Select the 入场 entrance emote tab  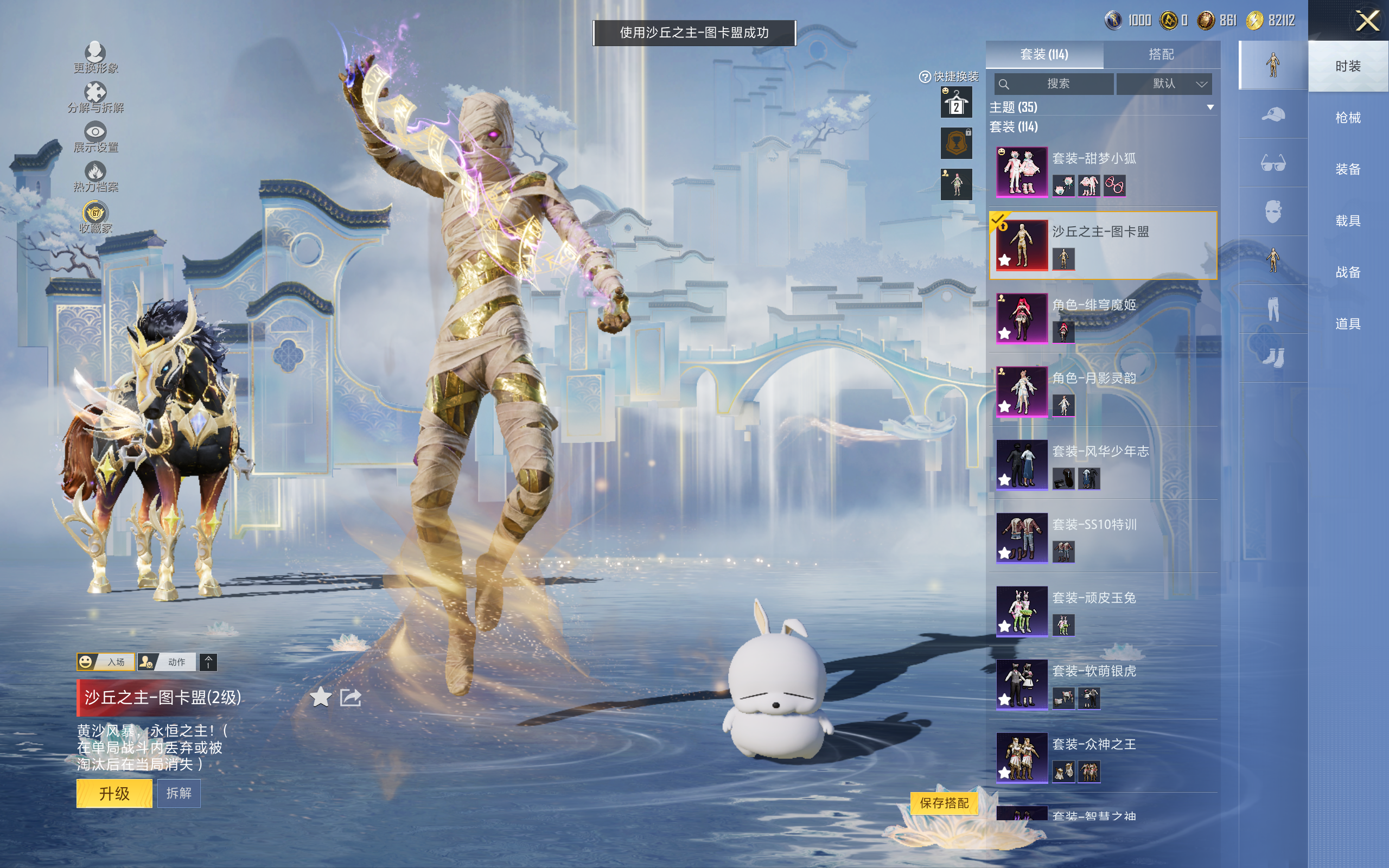point(106,662)
